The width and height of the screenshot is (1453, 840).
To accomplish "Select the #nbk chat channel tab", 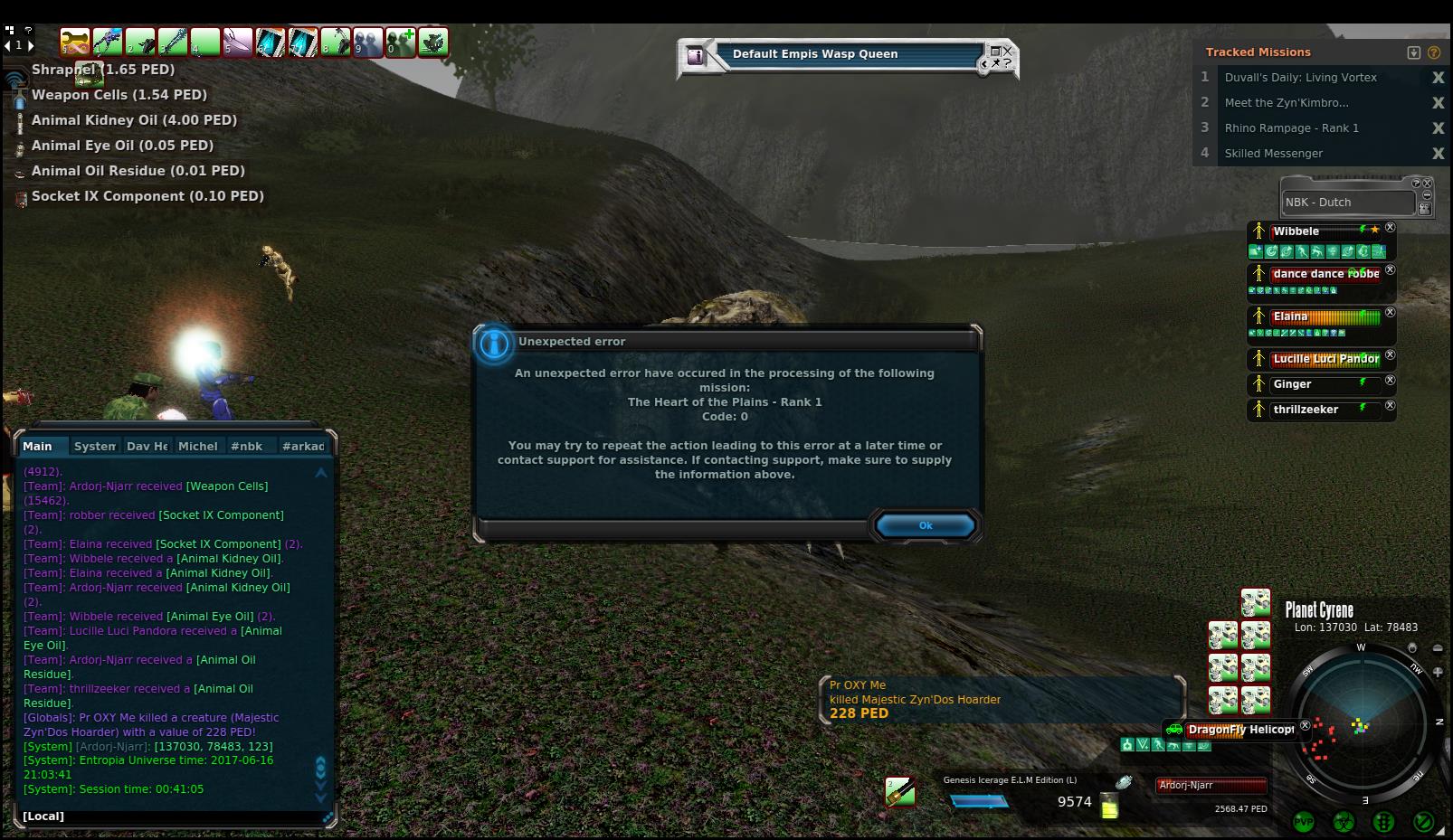I will pos(246,446).
